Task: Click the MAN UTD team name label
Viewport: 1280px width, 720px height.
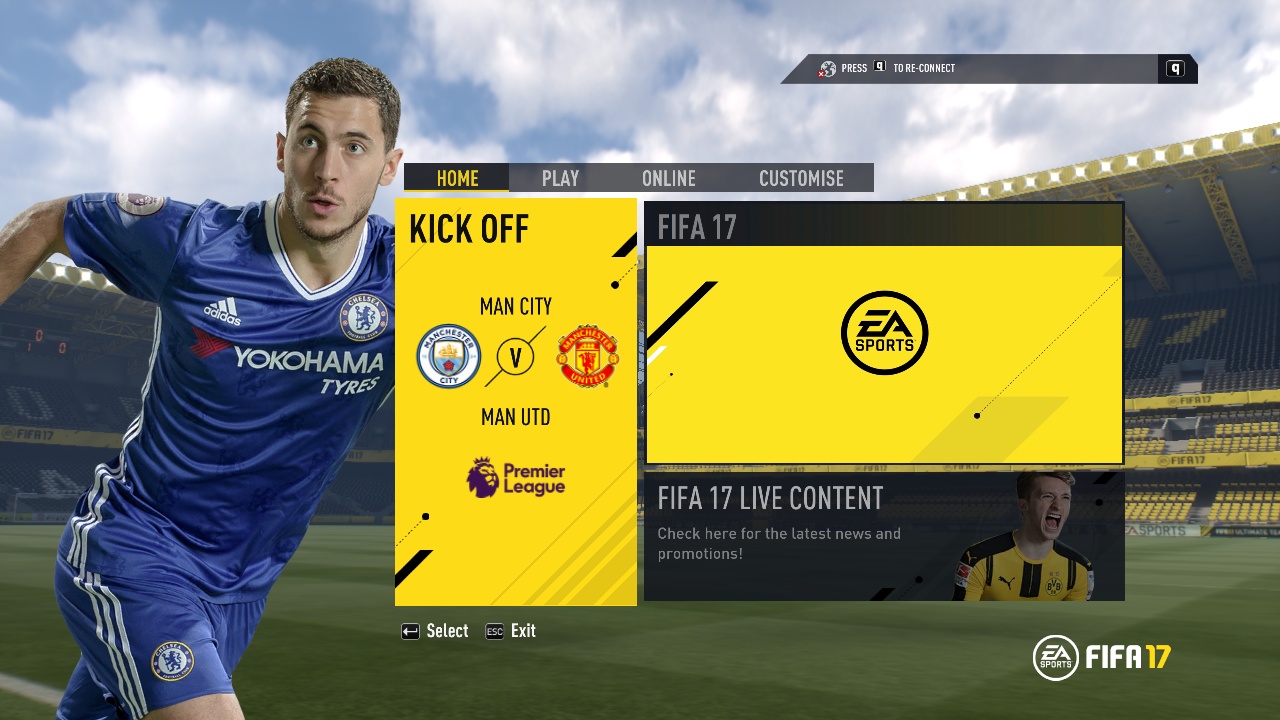Action: click(x=516, y=417)
